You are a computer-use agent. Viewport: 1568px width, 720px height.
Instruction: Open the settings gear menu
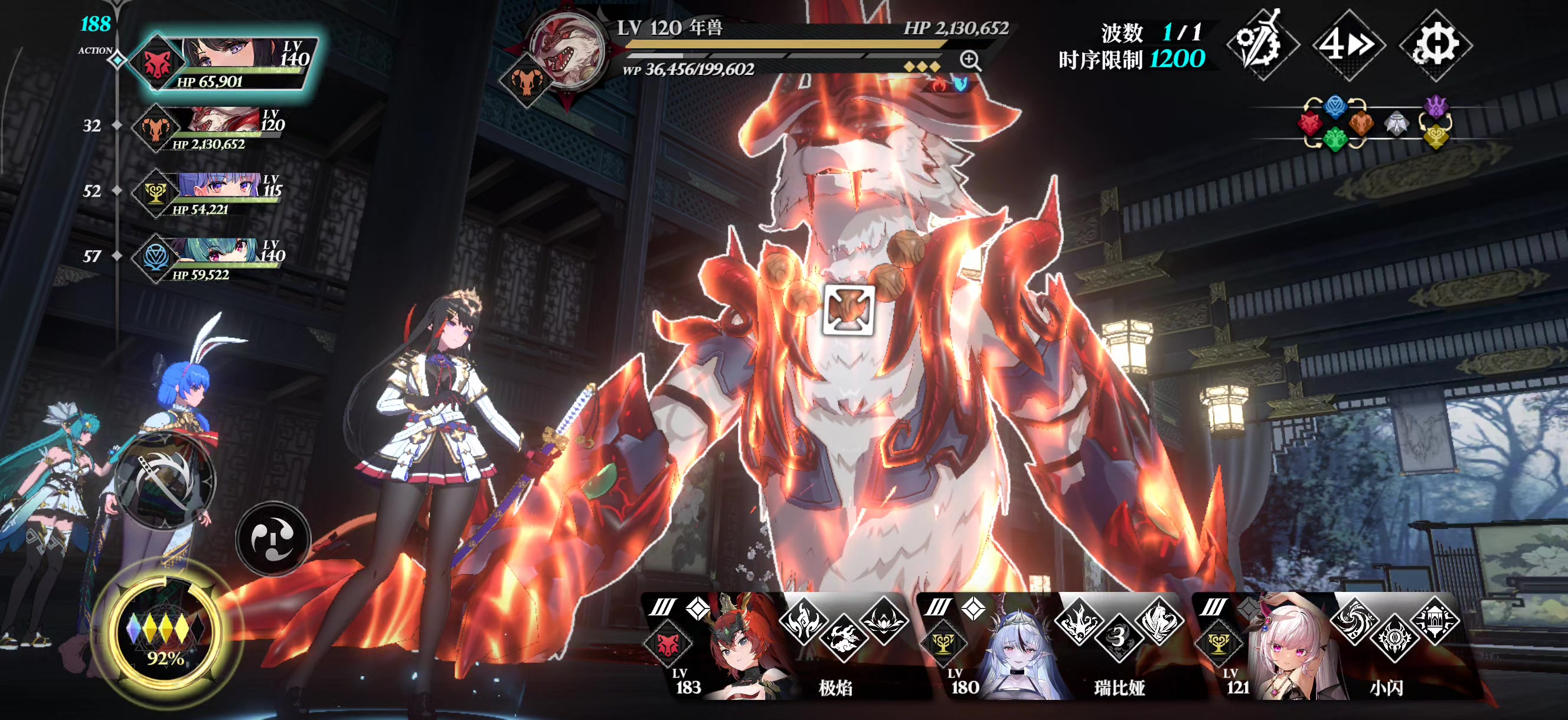(x=1435, y=44)
